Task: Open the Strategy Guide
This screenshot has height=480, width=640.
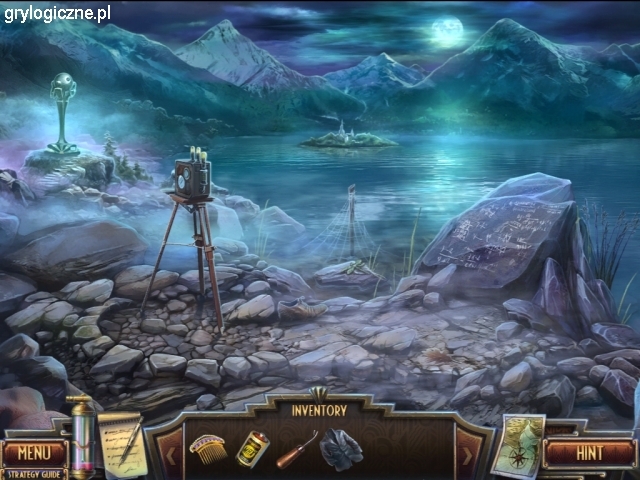Action: (x=34, y=474)
